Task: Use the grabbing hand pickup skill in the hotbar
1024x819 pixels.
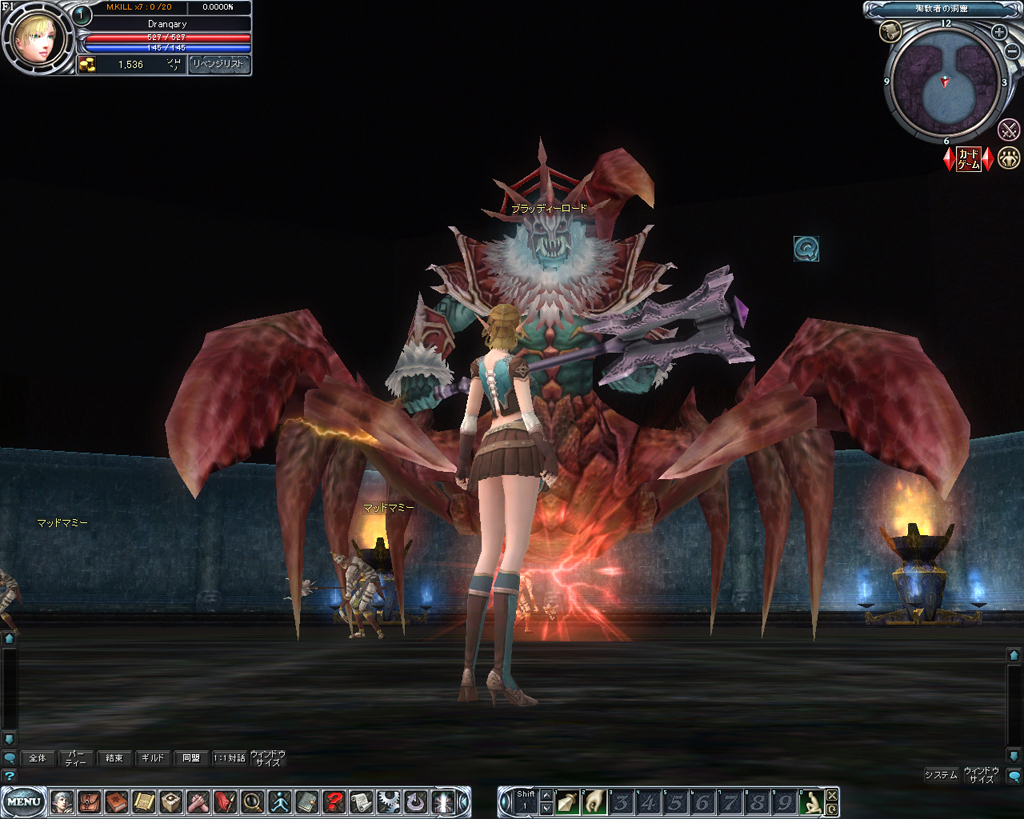Action: [595, 802]
